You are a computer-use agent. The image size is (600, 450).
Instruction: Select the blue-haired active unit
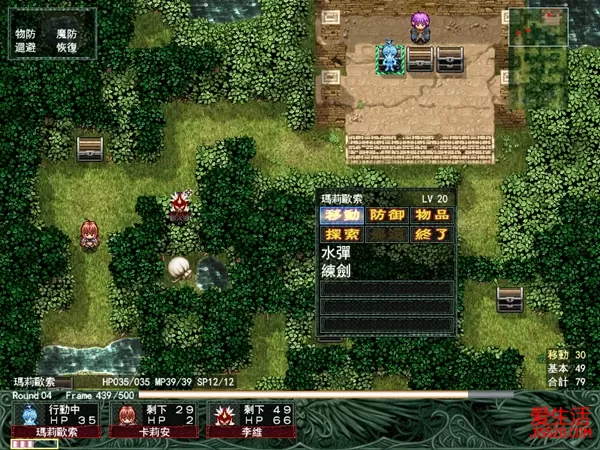pos(388,57)
